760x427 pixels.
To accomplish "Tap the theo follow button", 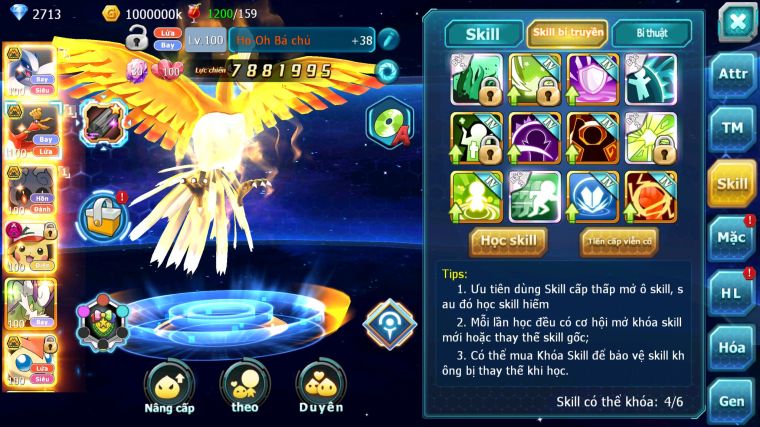I will pyautogui.click(x=245, y=388).
